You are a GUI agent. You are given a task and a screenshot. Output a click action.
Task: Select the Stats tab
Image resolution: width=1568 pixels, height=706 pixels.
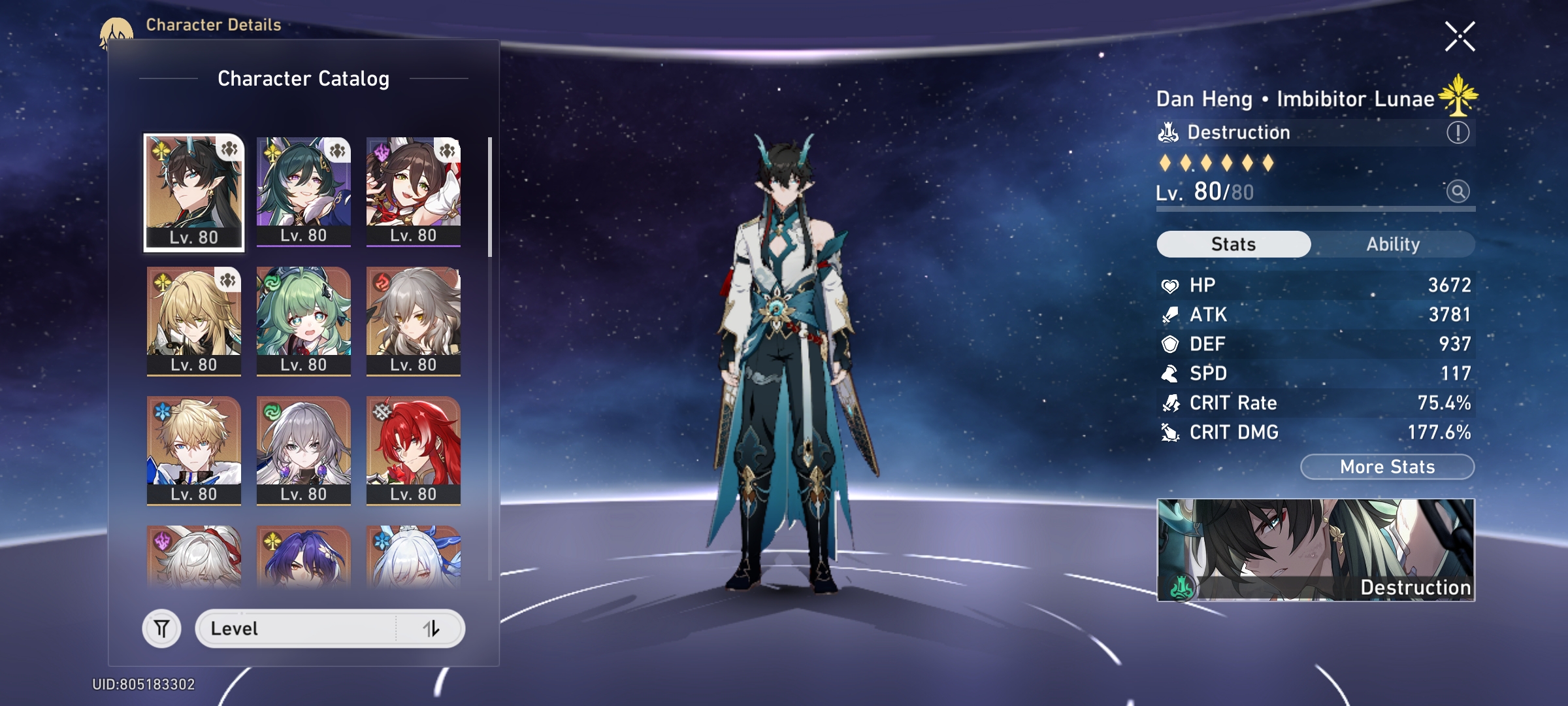point(1233,244)
